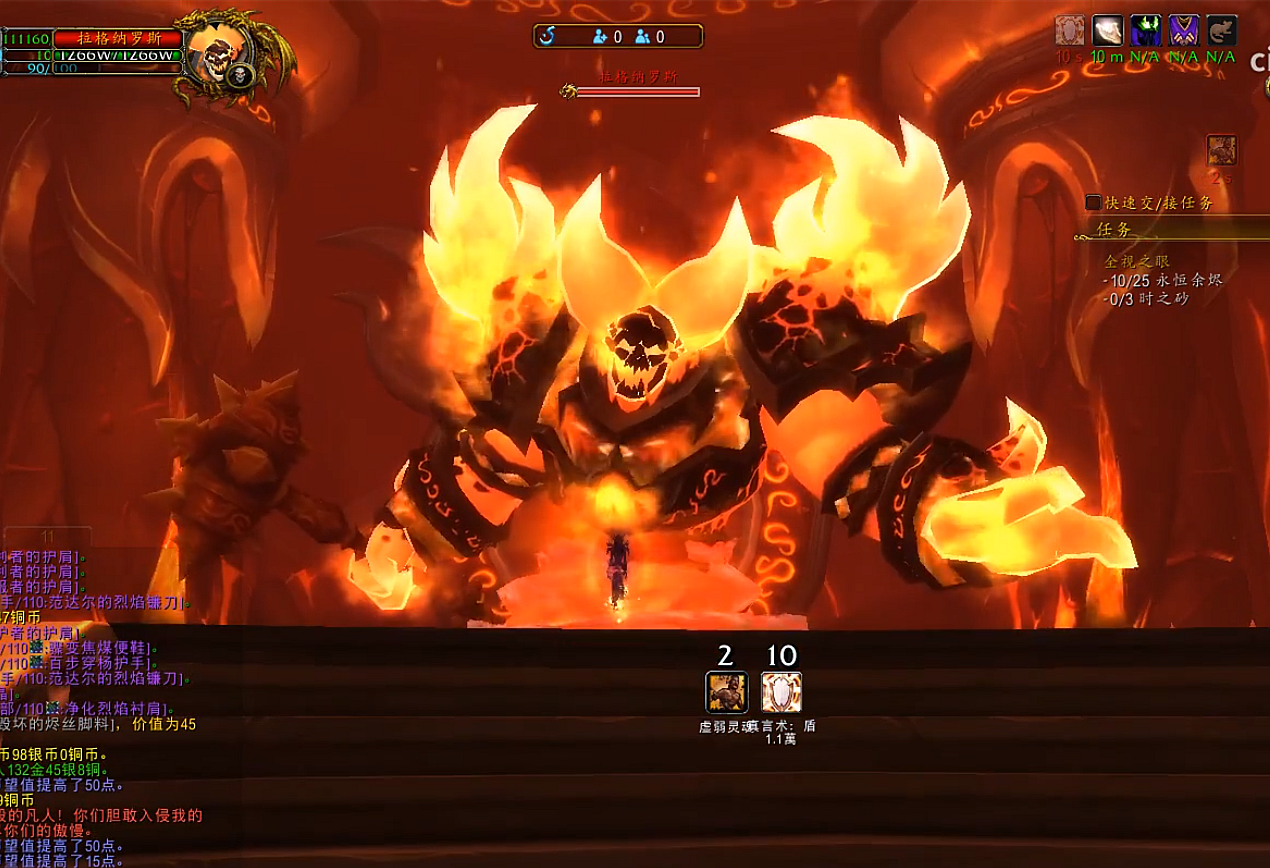Click the Ragnaros boss nameplate health bar
This screenshot has width=1270, height=868.
coord(637,92)
